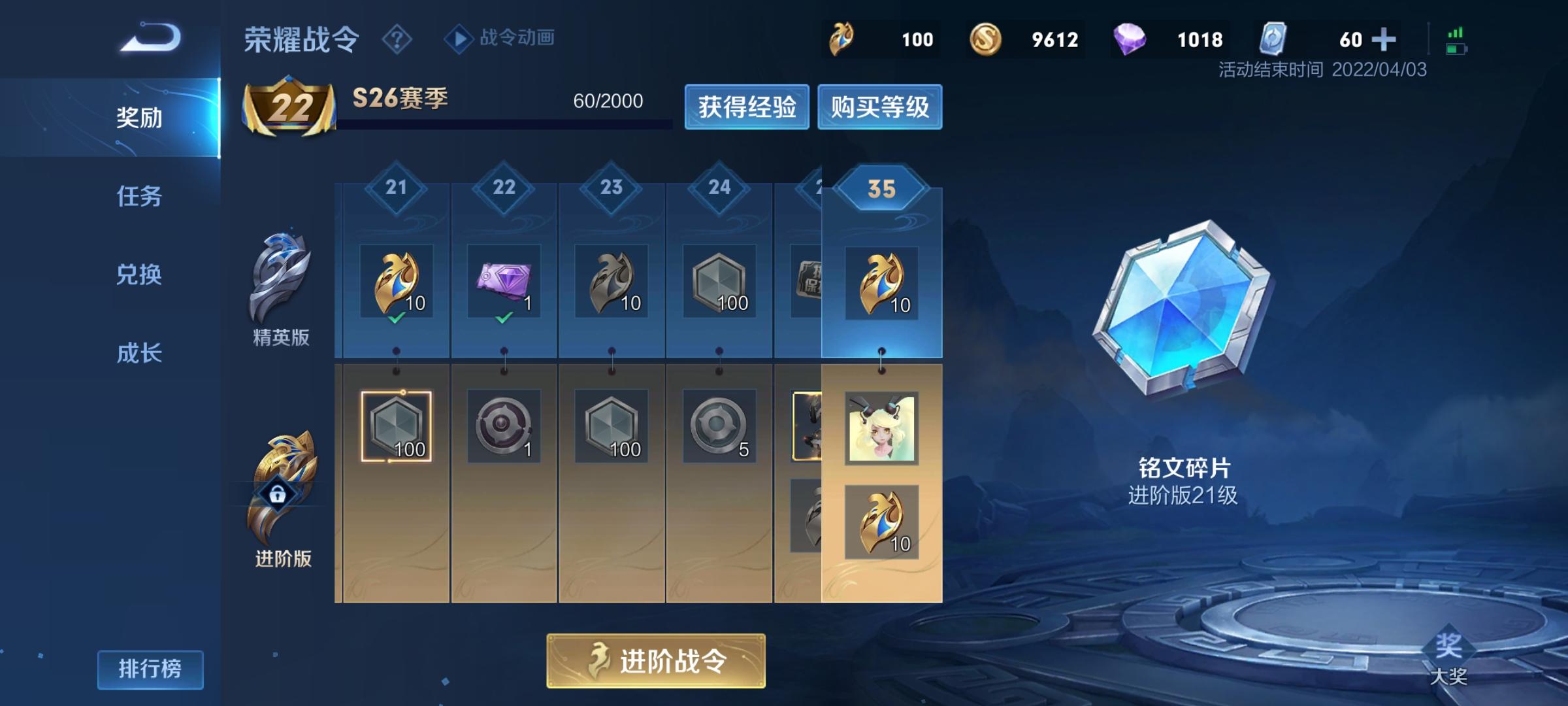Click the gold S coin currency icon
The width and height of the screenshot is (1568, 706).
(987, 39)
